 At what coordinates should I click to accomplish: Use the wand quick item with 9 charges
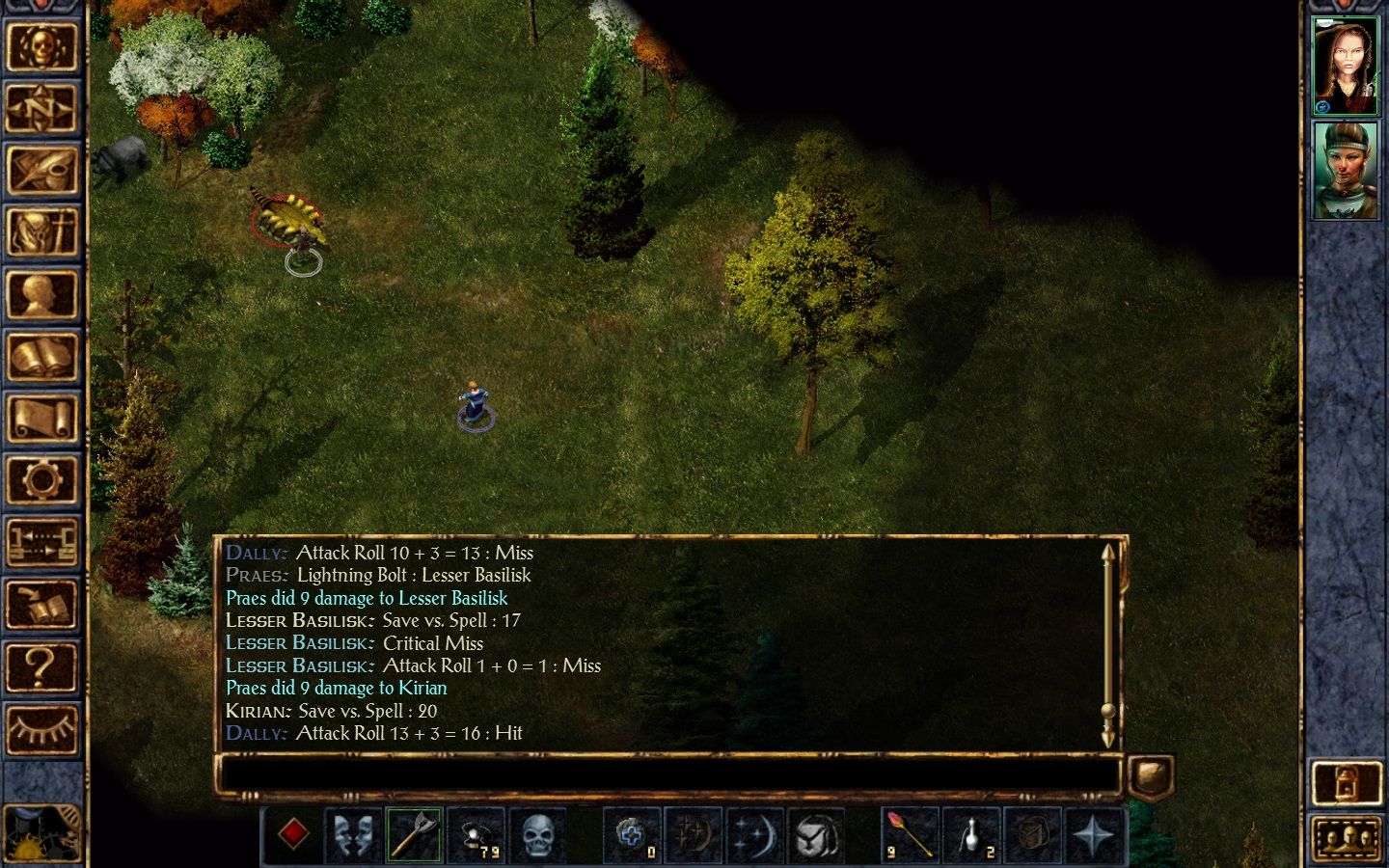point(910,835)
